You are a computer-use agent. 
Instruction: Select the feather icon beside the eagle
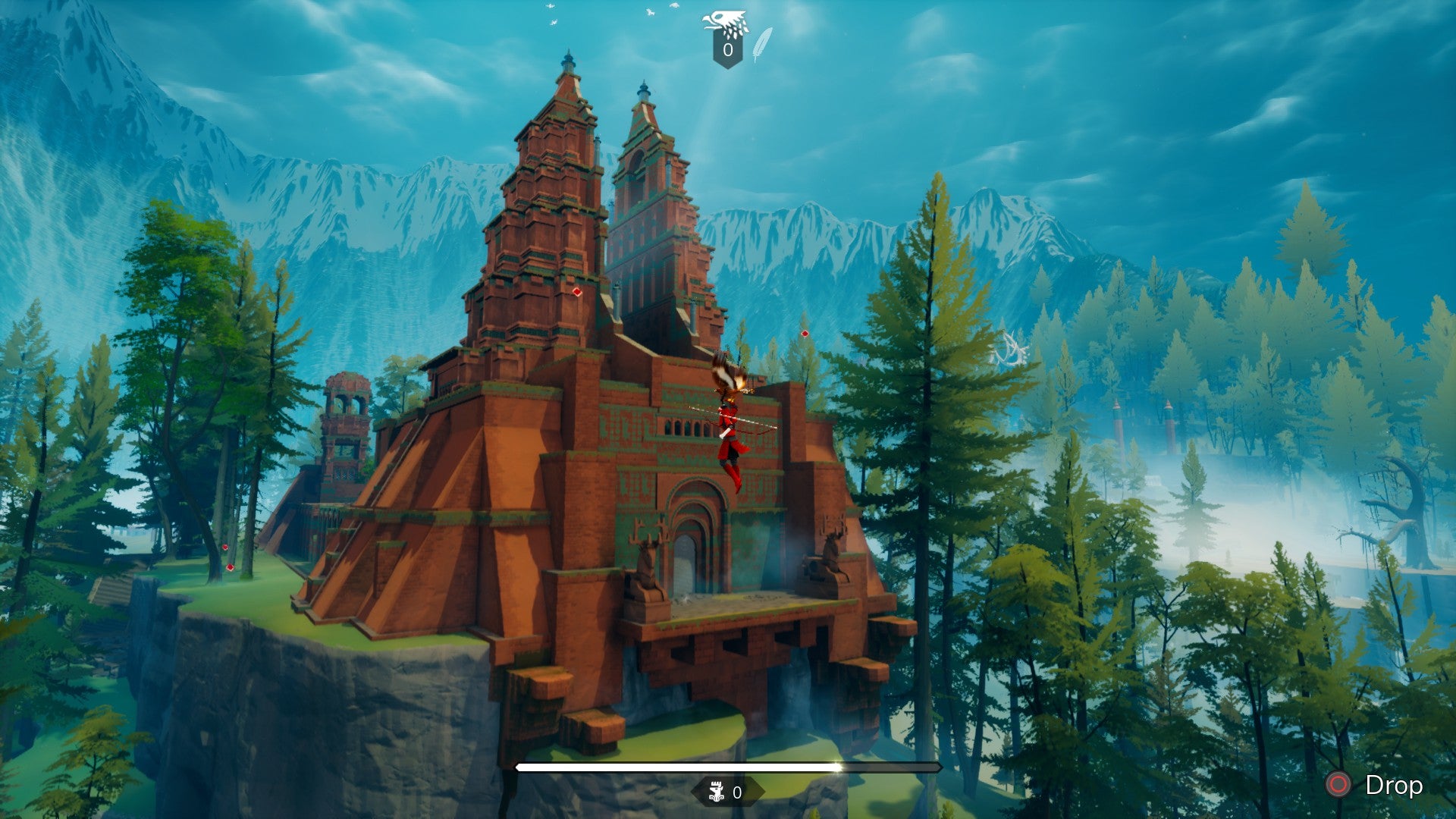click(x=762, y=44)
